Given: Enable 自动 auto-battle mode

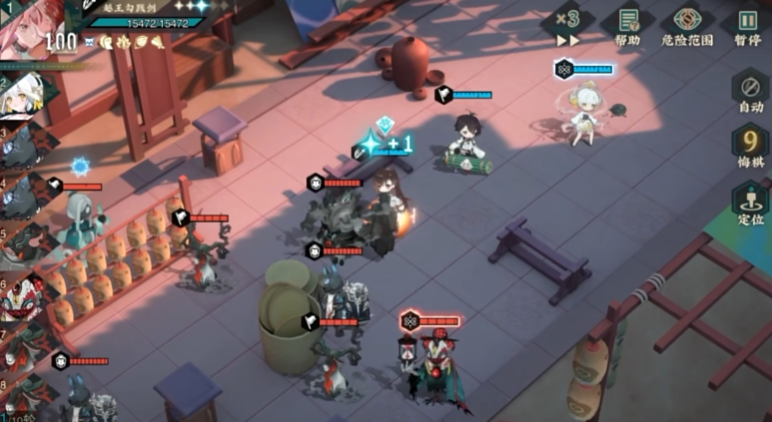Looking at the screenshot, I should 749,90.
